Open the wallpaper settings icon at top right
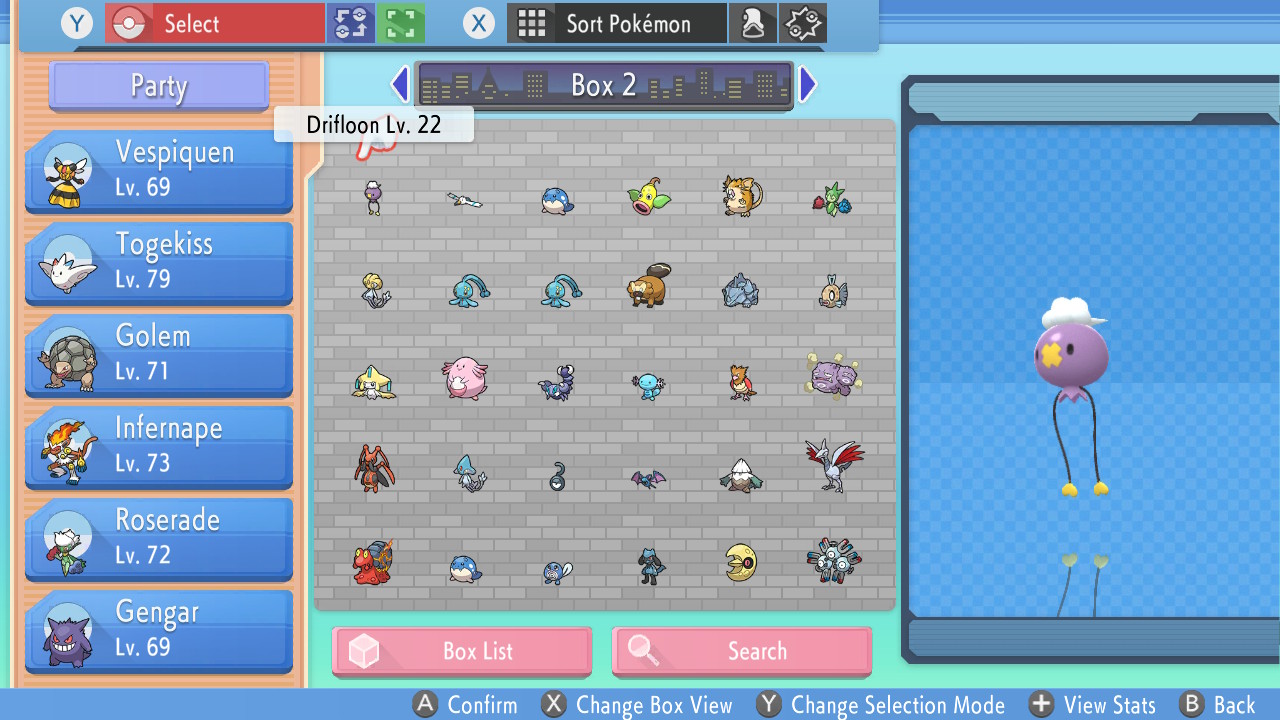The width and height of the screenshot is (1280, 720). (803, 22)
